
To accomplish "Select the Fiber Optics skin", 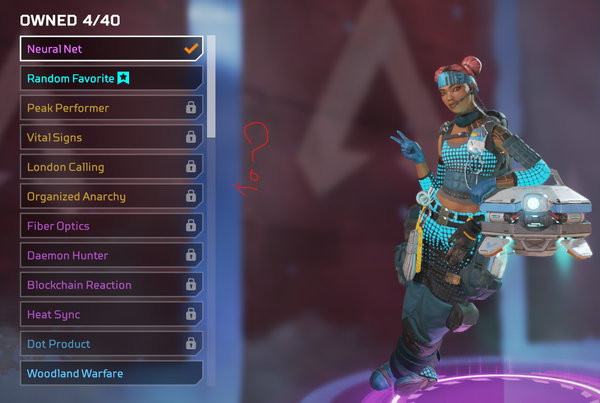I will click(x=110, y=226).
